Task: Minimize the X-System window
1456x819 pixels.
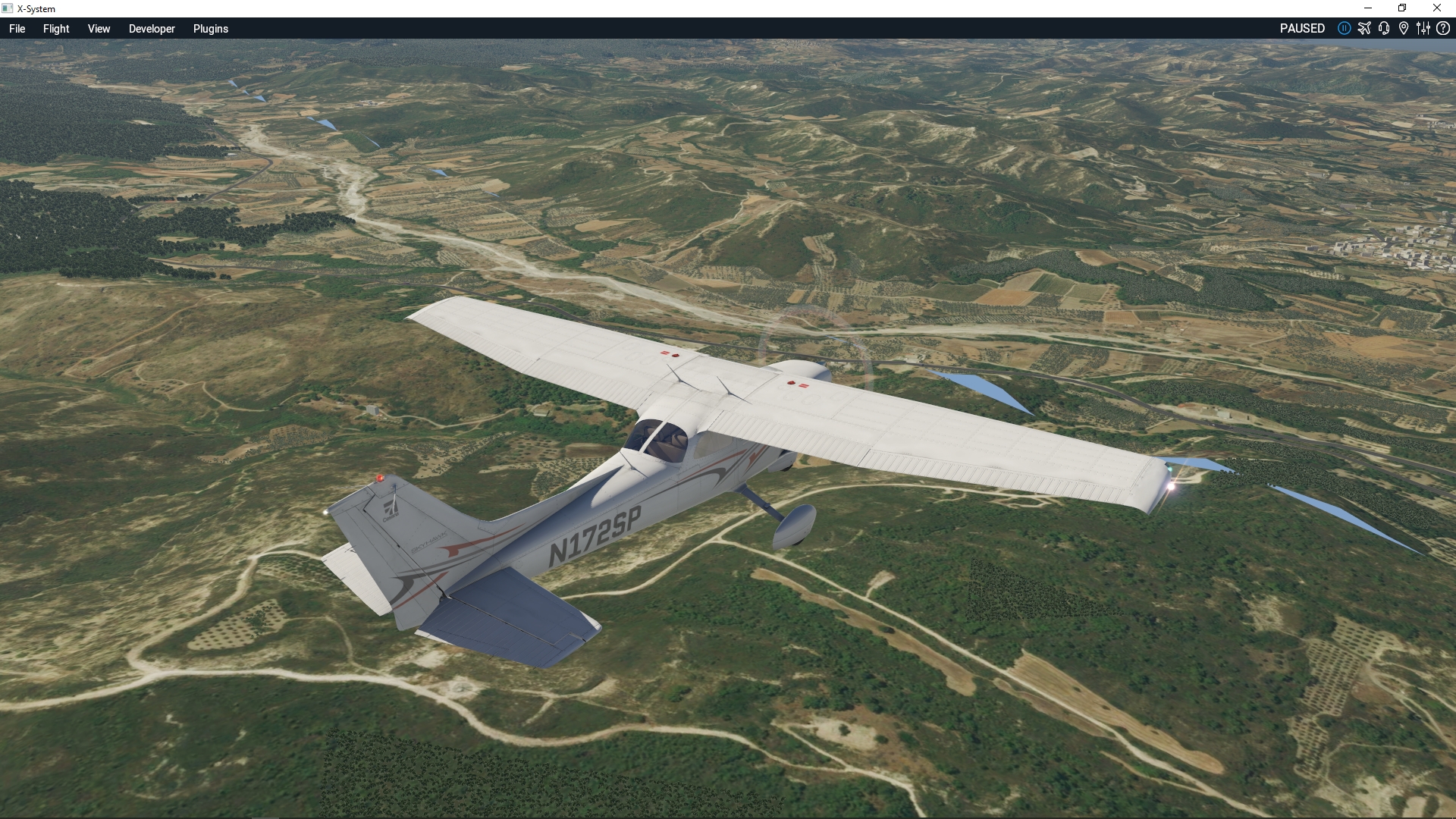Action: pos(1368,8)
